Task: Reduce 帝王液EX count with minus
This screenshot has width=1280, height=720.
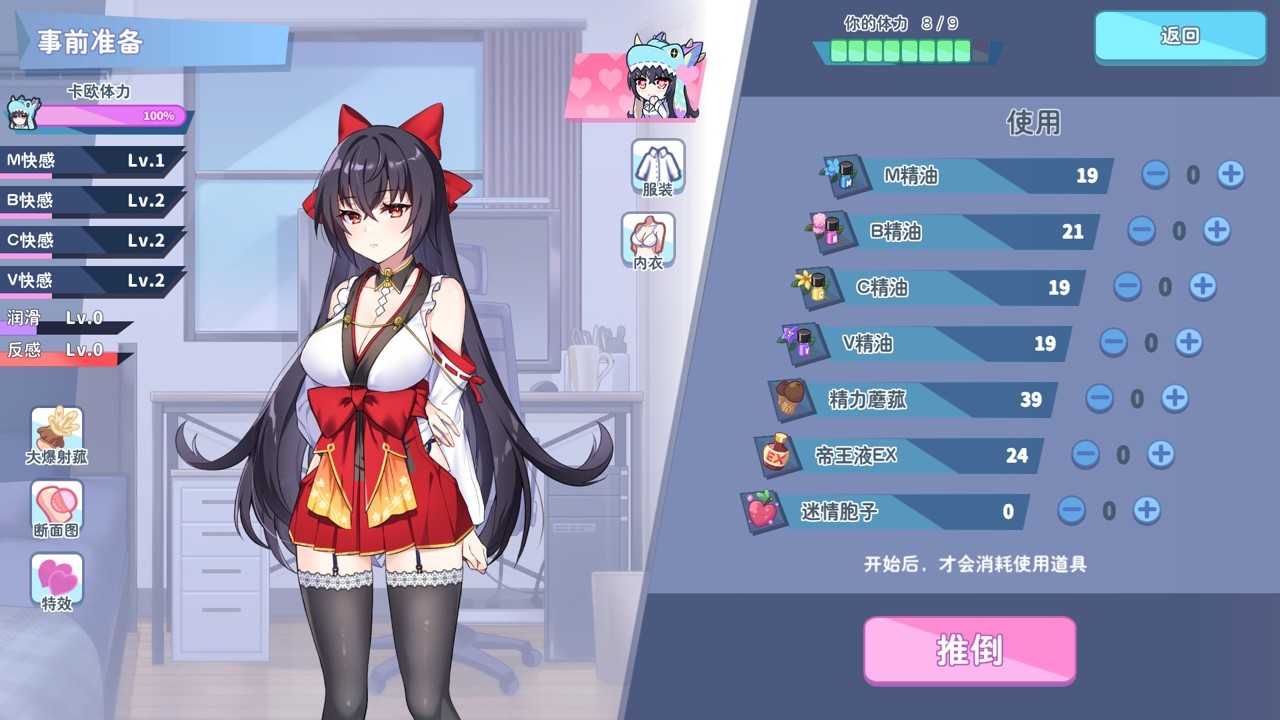Action: [1085, 455]
